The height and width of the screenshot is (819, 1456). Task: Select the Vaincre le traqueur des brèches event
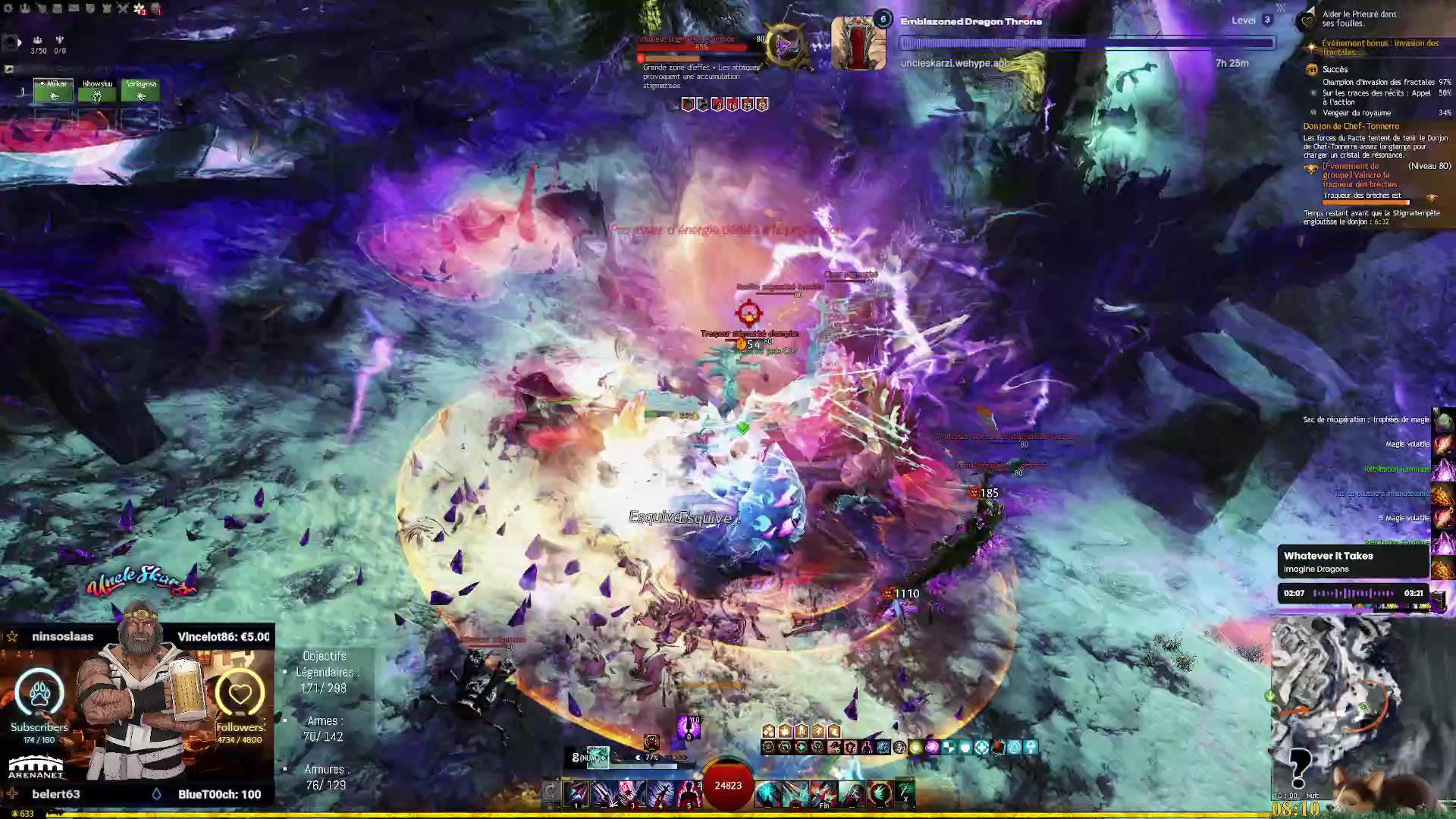click(x=1361, y=175)
